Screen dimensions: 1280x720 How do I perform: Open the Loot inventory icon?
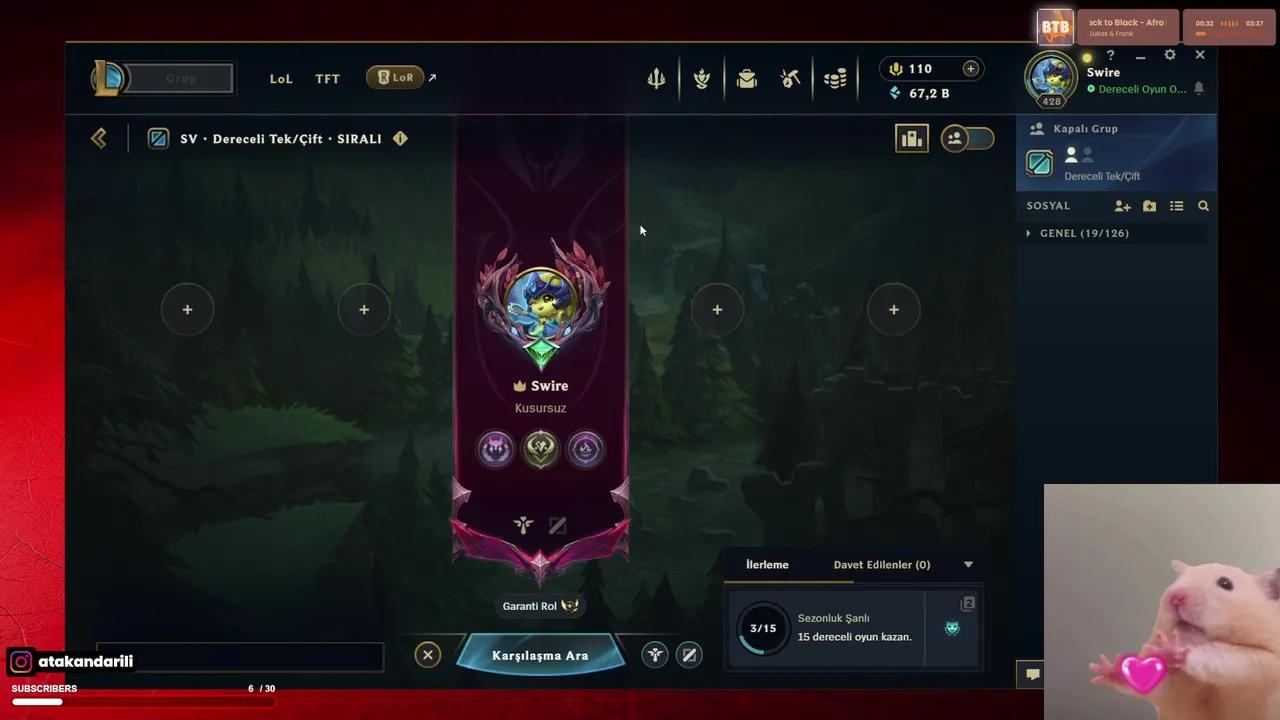click(x=747, y=78)
